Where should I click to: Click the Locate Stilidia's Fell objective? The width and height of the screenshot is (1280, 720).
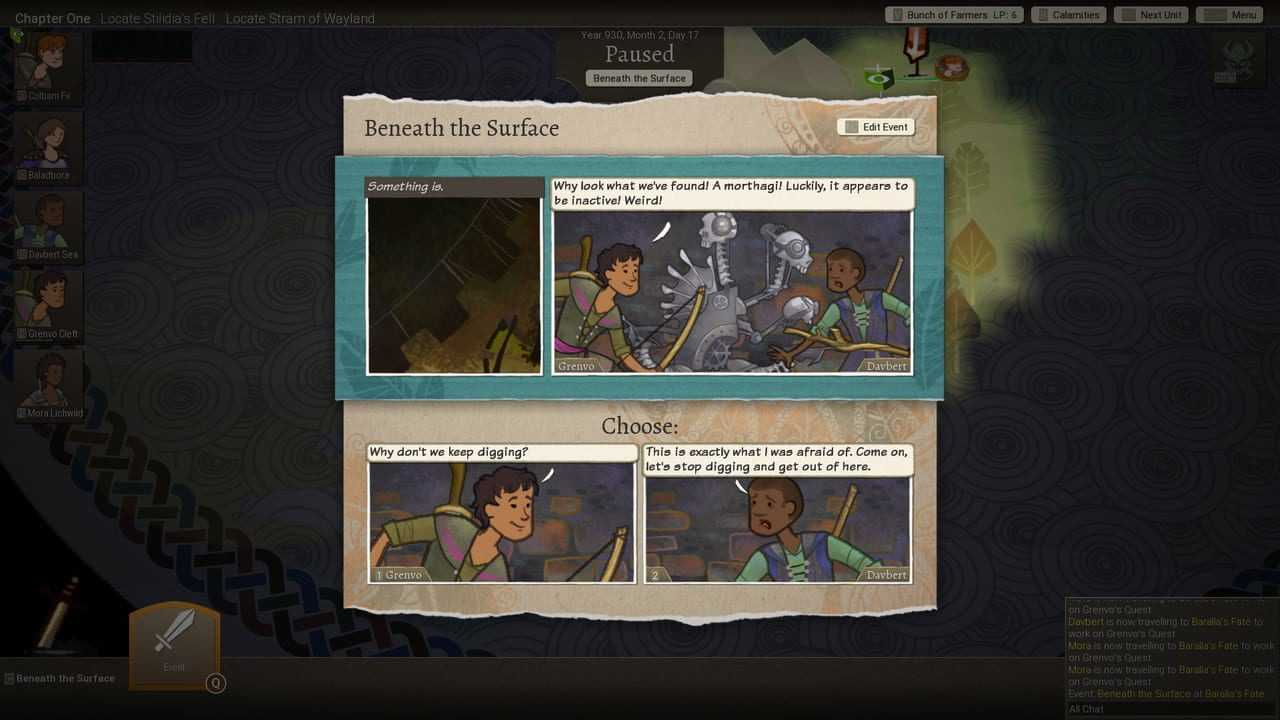click(x=159, y=18)
